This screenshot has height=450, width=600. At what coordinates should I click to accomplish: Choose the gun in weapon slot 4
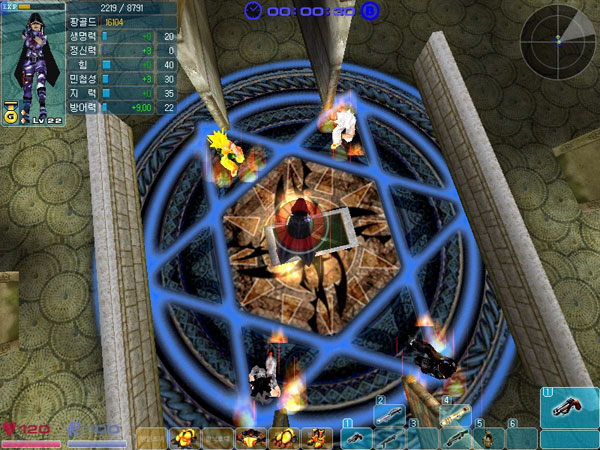455,412
